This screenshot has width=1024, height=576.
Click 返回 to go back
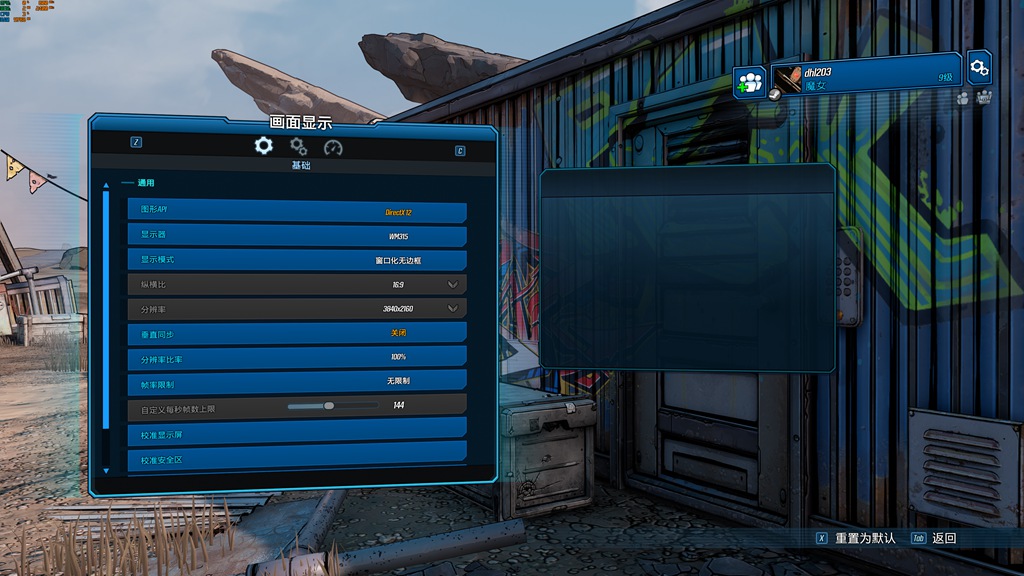[943, 538]
